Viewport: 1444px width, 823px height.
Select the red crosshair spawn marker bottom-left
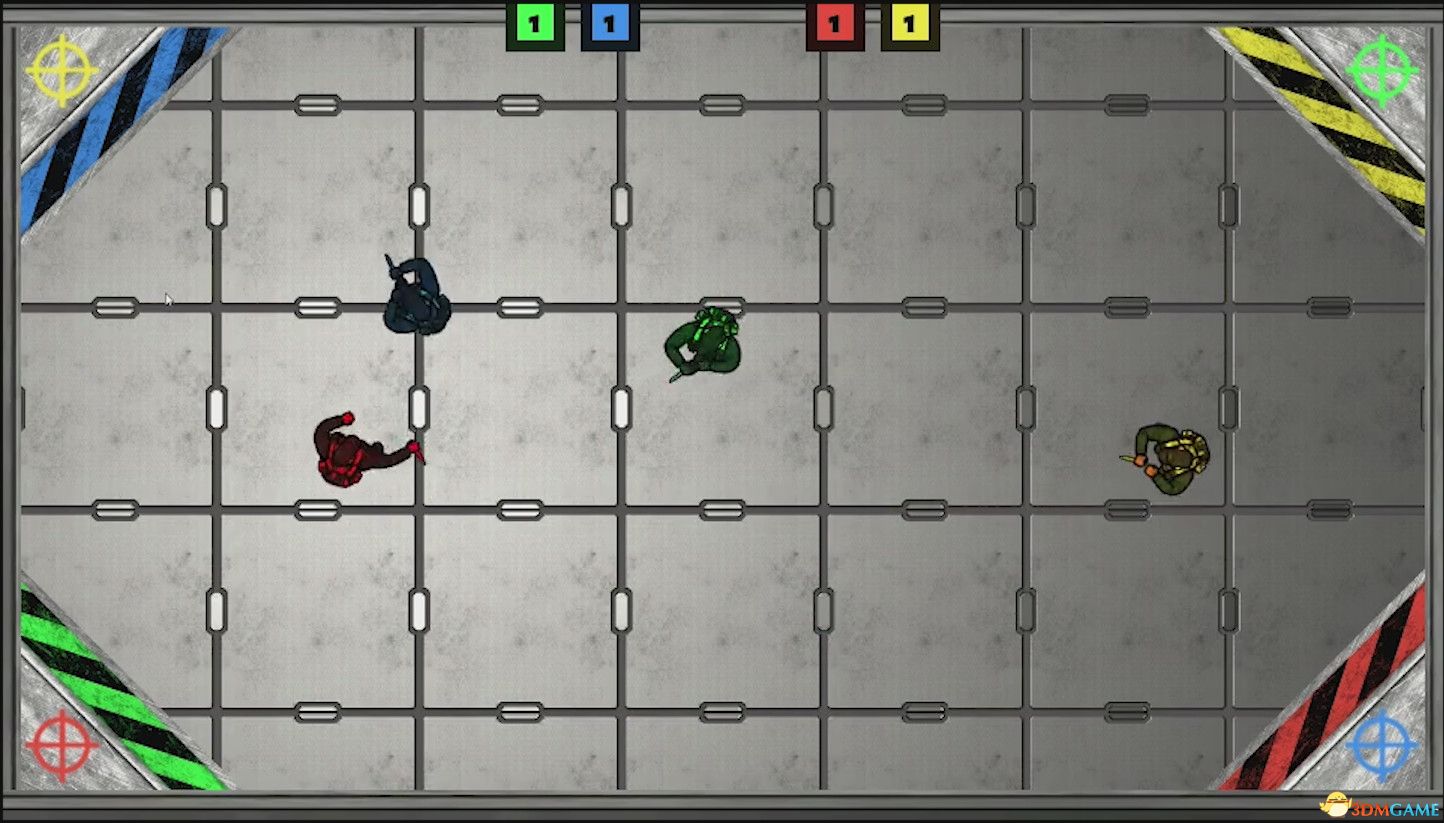[62, 745]
